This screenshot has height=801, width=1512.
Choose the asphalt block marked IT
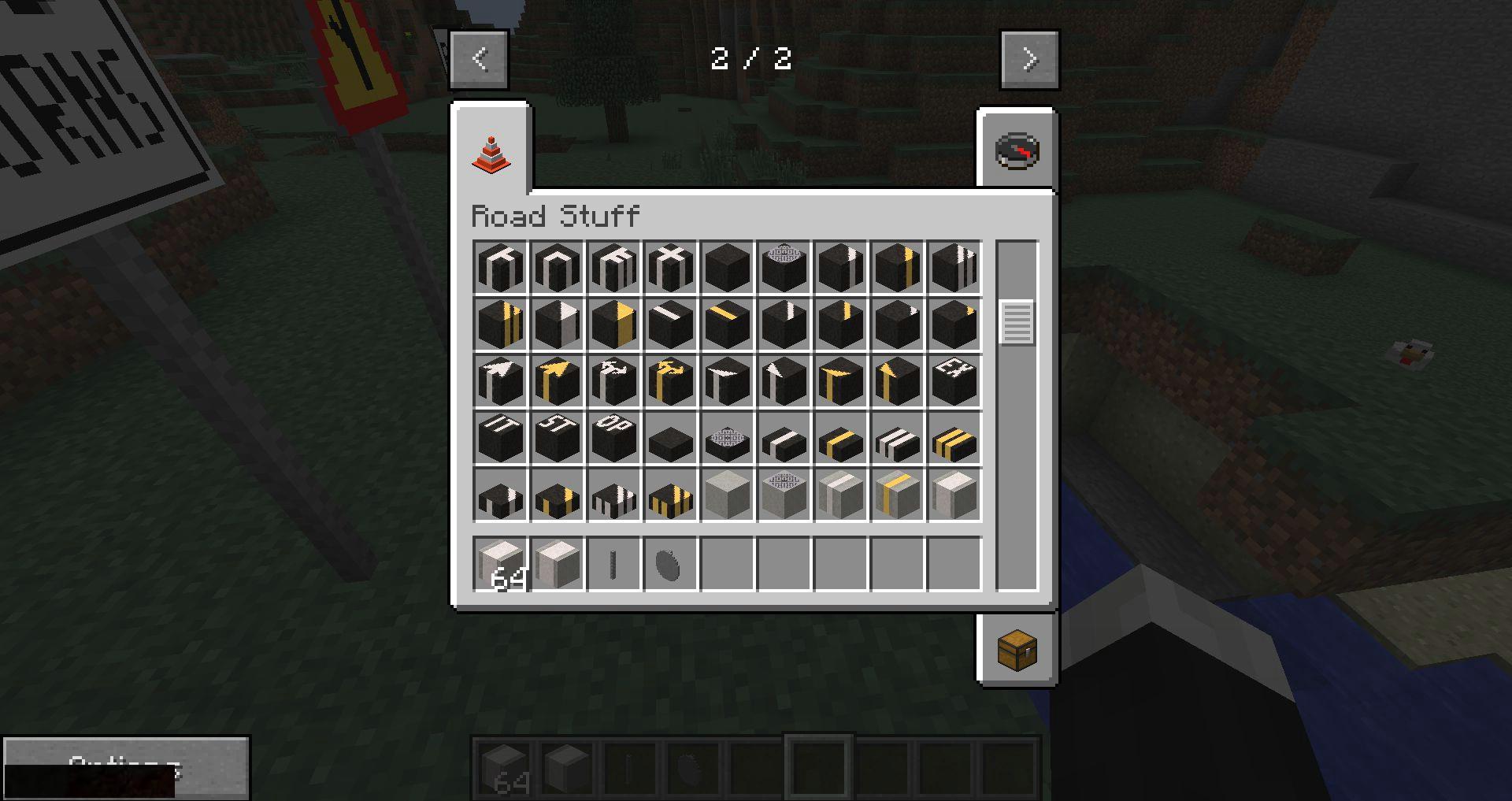point(500,437)
